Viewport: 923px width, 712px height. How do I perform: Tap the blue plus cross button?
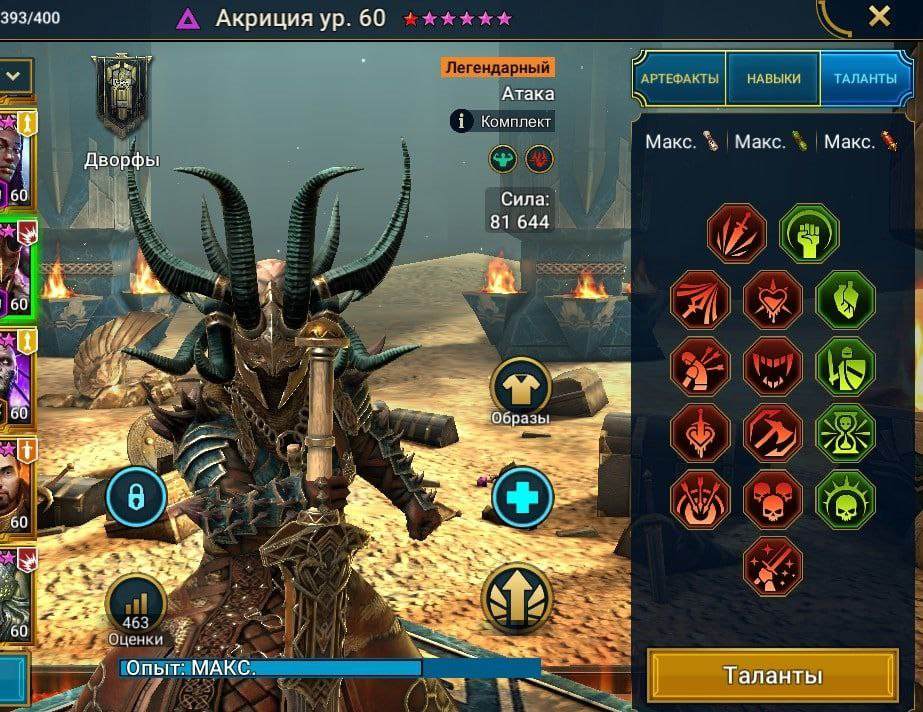tap(522, 497)
